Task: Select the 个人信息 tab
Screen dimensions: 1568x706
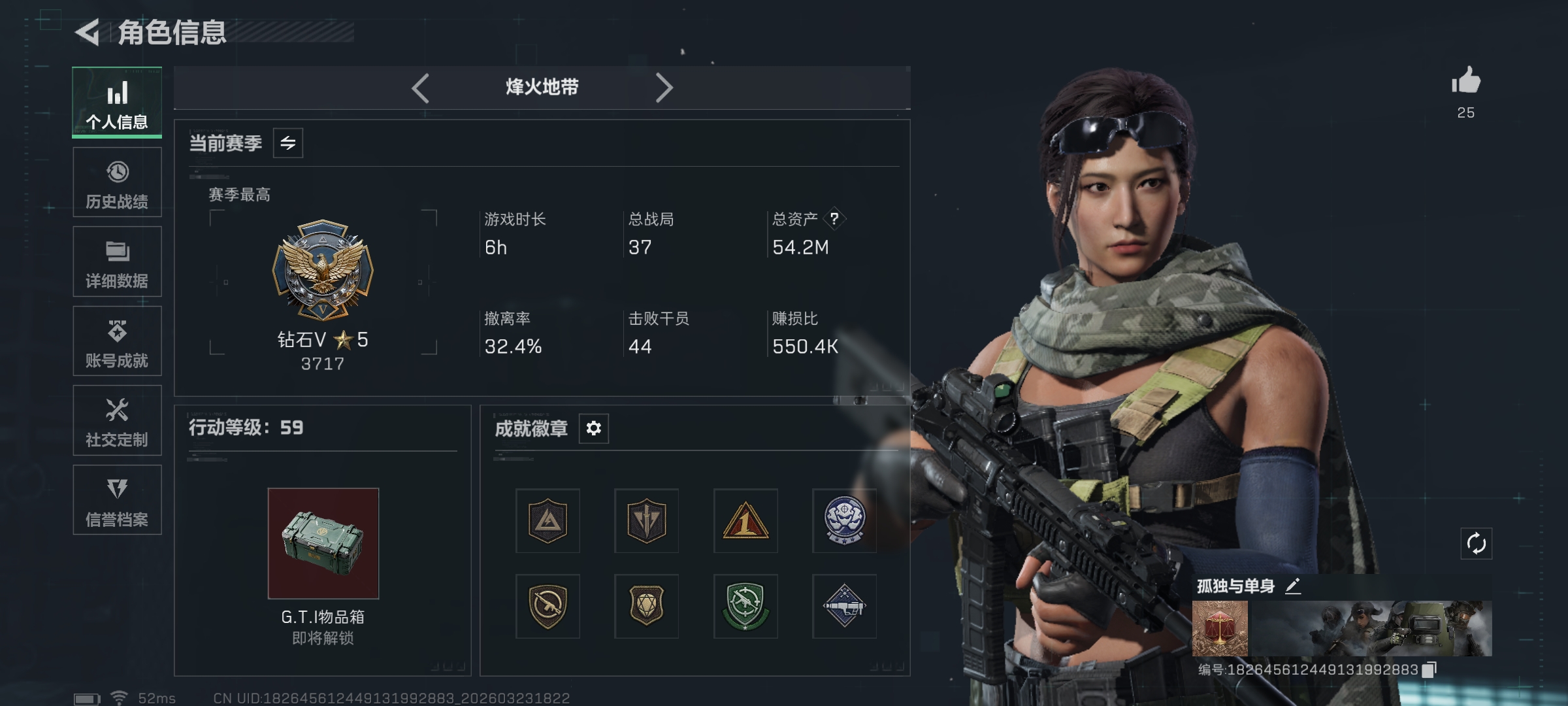Action: pos(118,103)
